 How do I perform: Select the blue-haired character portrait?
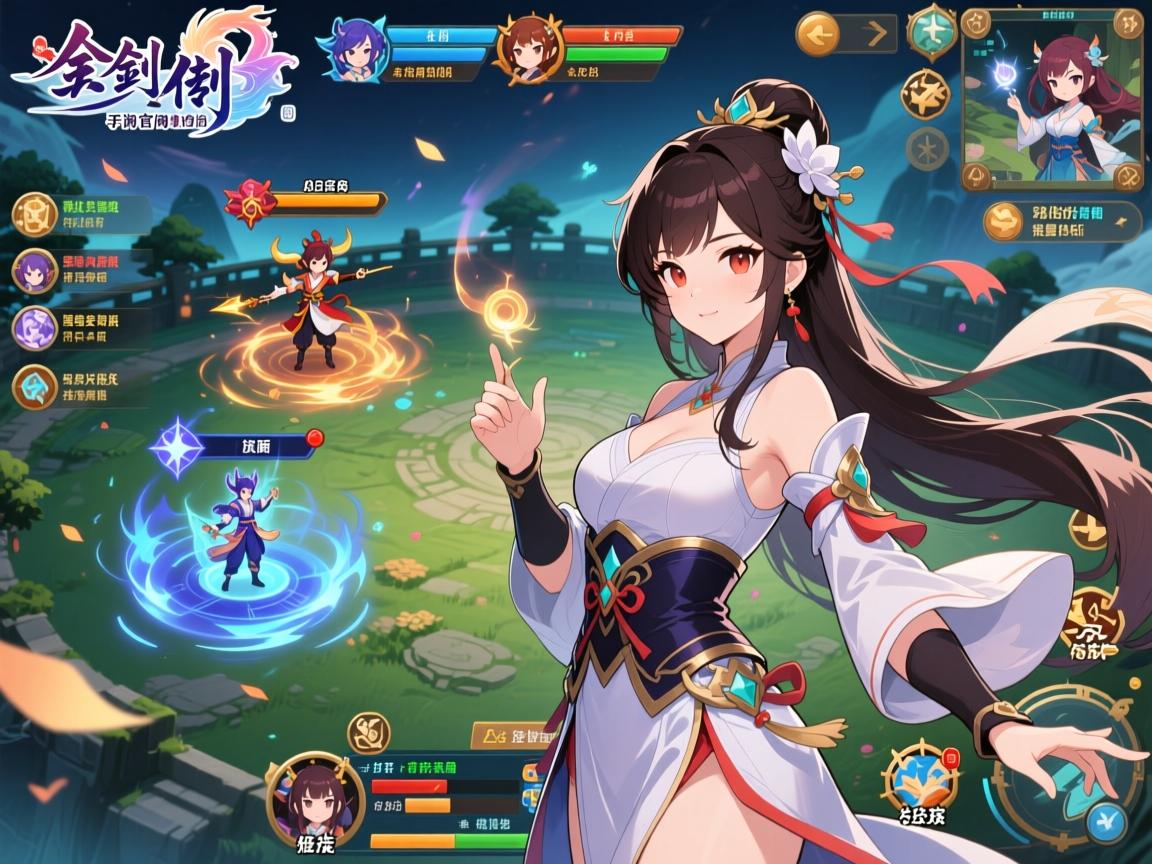tap(350, 47)
